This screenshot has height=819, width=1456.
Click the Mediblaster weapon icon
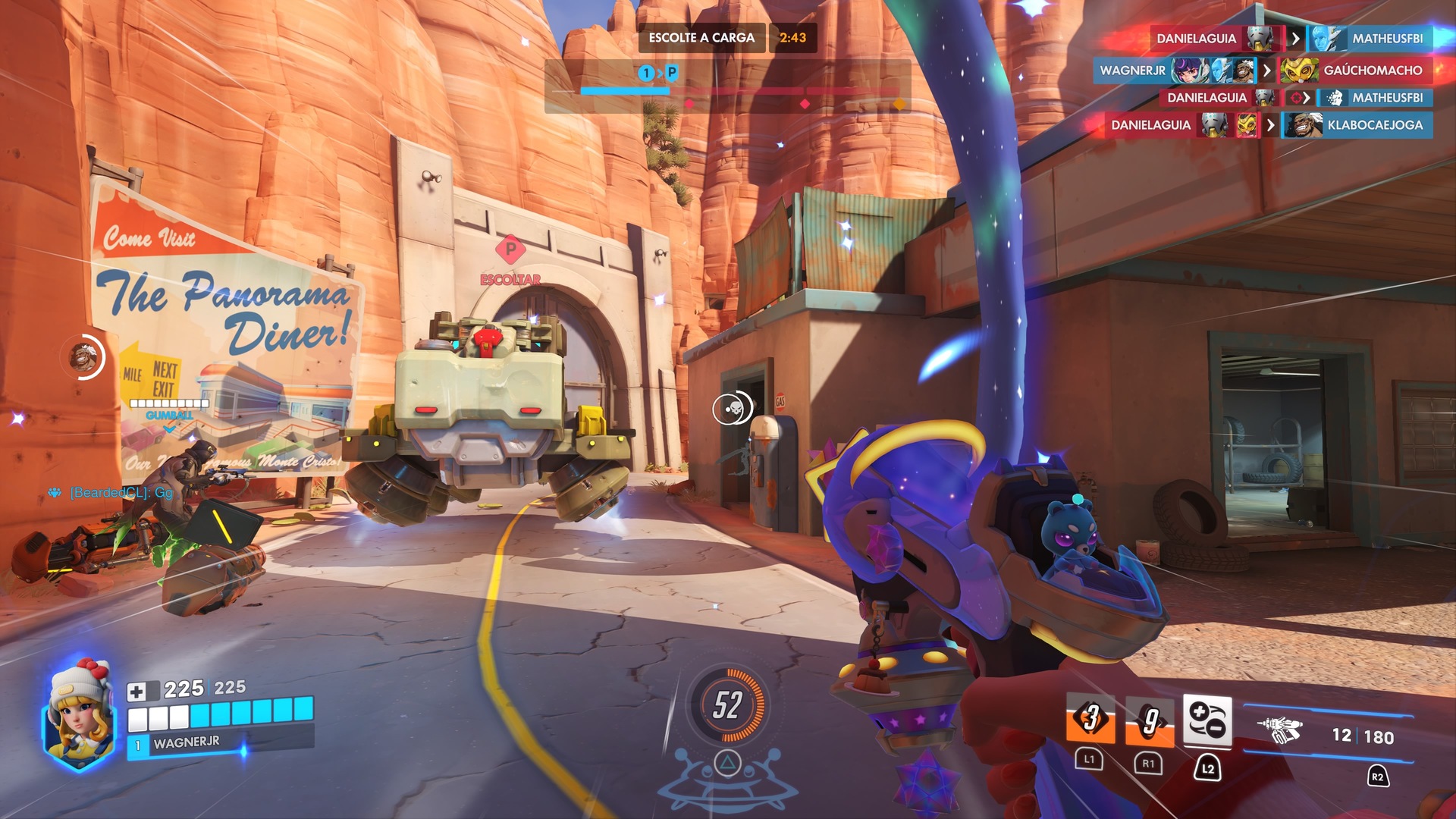[1281, 730]
